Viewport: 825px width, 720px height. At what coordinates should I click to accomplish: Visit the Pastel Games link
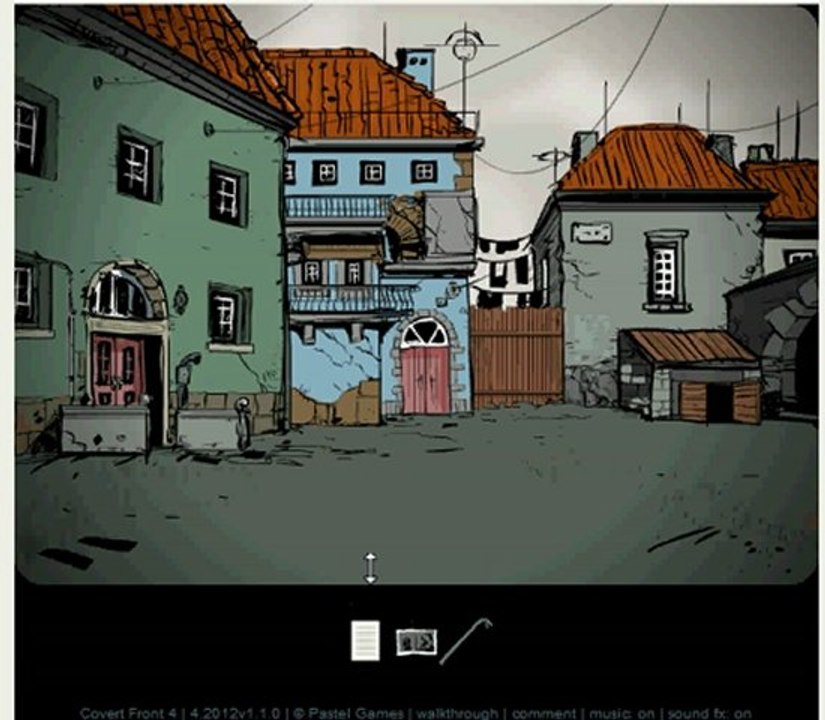[x=367, y=714]
